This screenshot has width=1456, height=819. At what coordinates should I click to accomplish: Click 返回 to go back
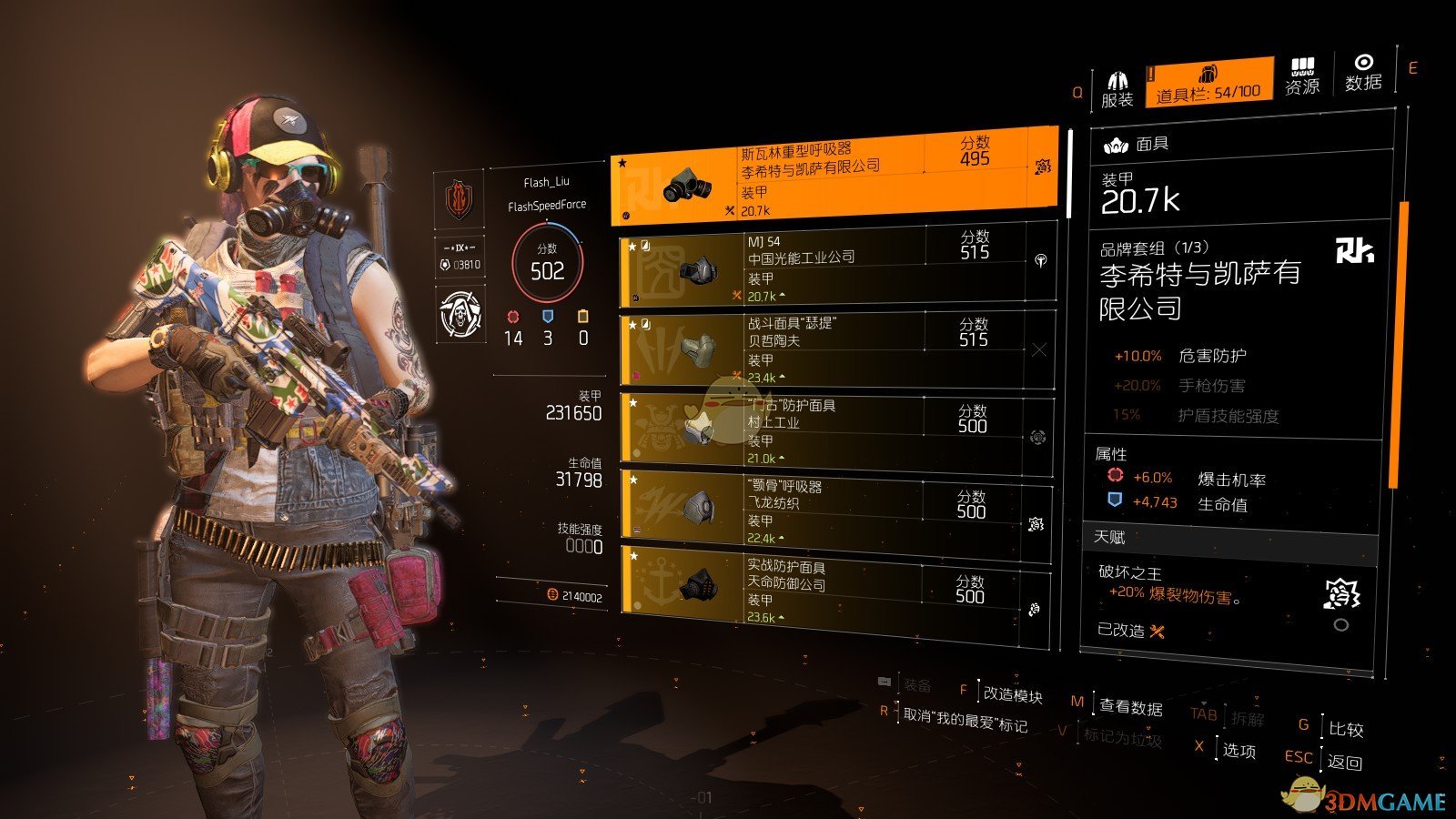(x=1344, y=762)
